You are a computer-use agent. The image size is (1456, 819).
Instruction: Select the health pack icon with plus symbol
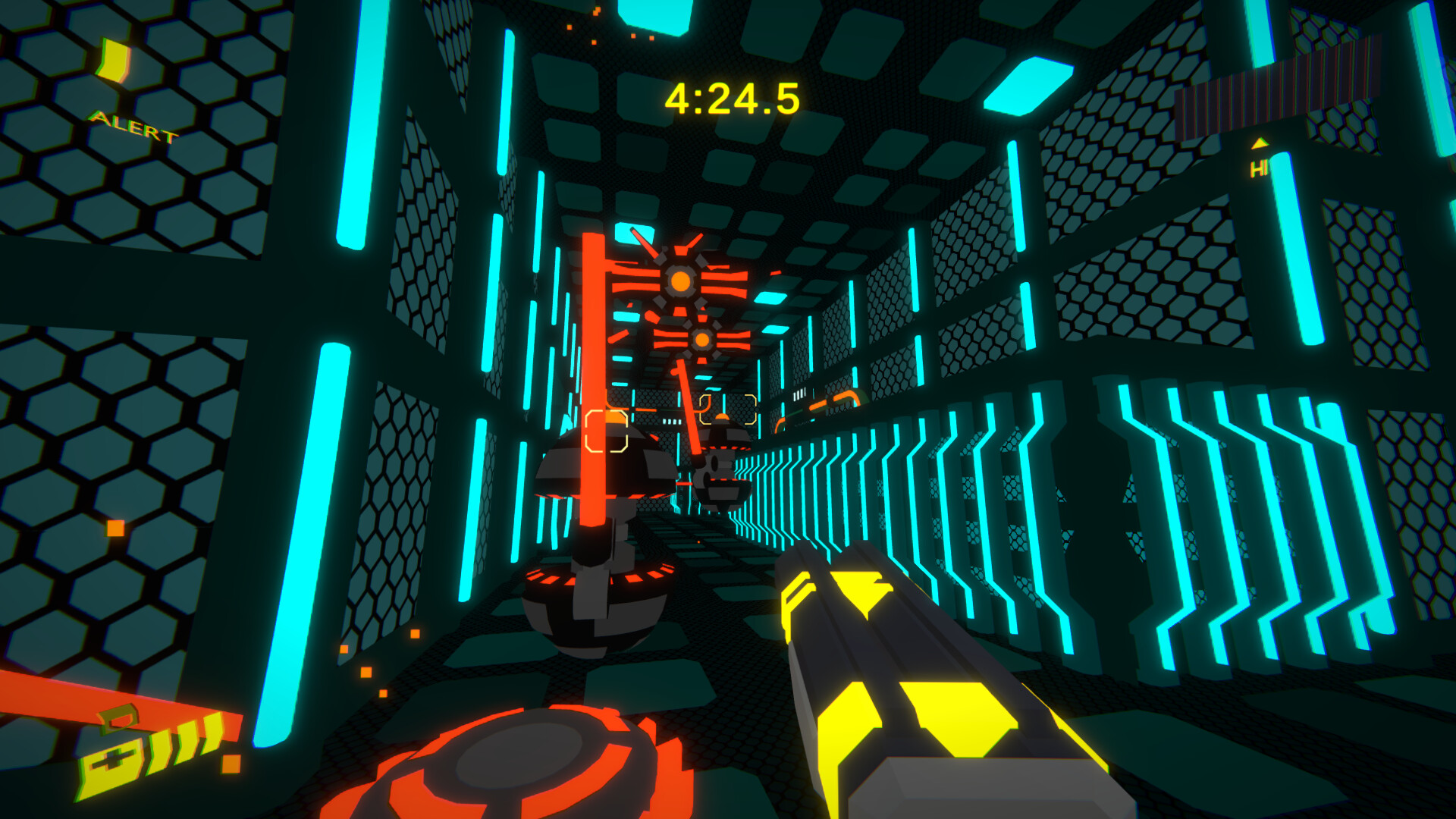coord(111,762)
